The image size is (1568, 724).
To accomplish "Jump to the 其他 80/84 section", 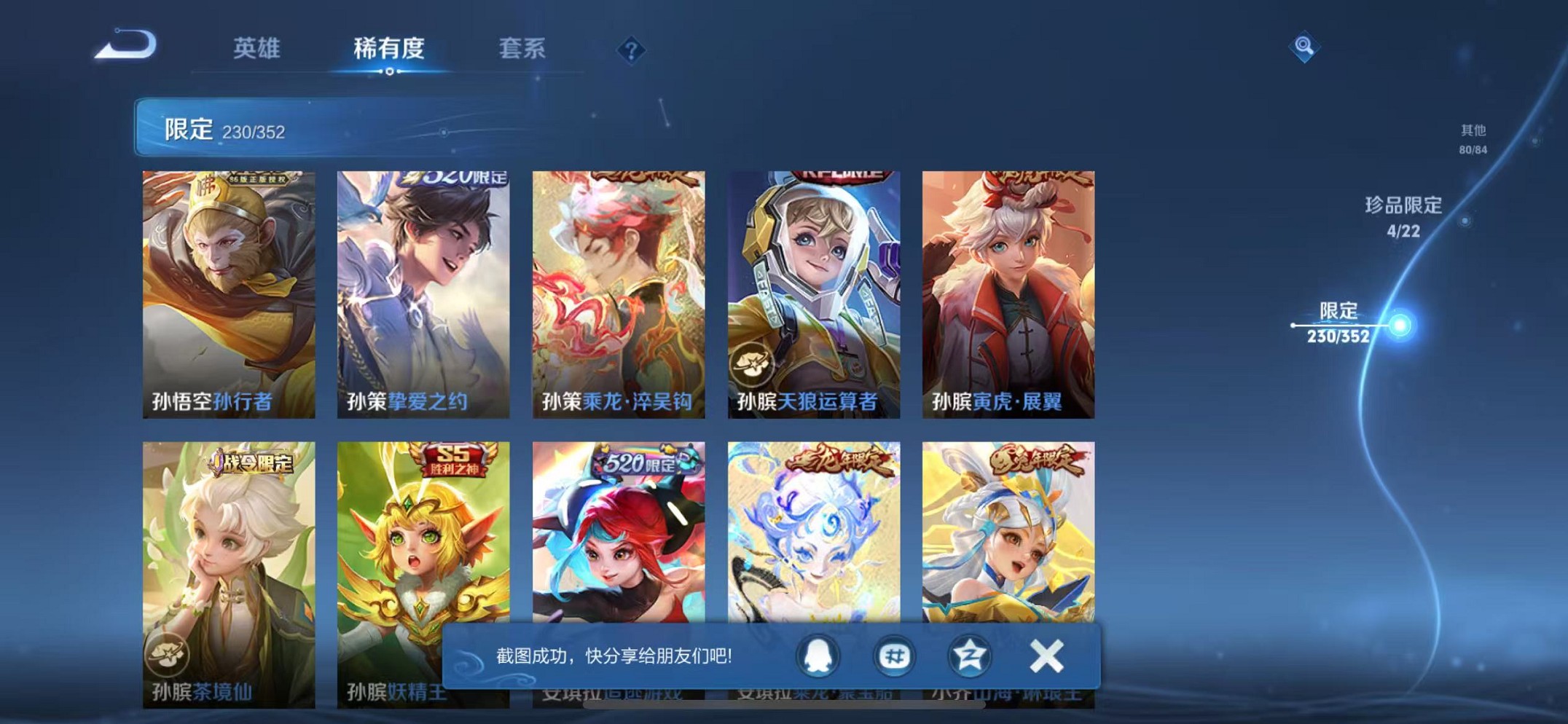I will coord(1472,138).
